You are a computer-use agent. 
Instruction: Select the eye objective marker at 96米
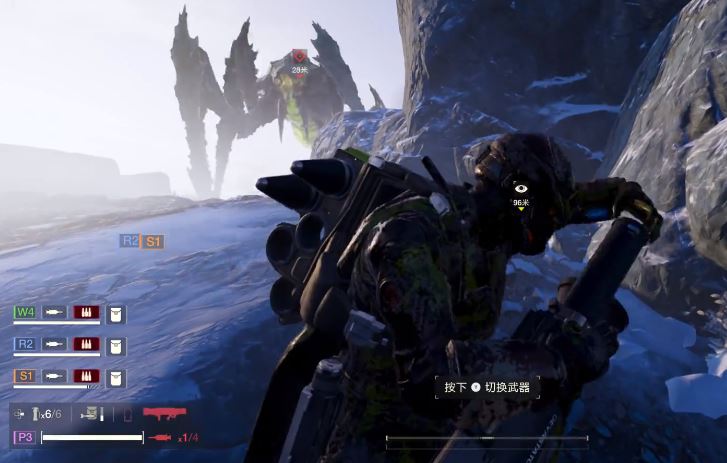tap(520, 188)
